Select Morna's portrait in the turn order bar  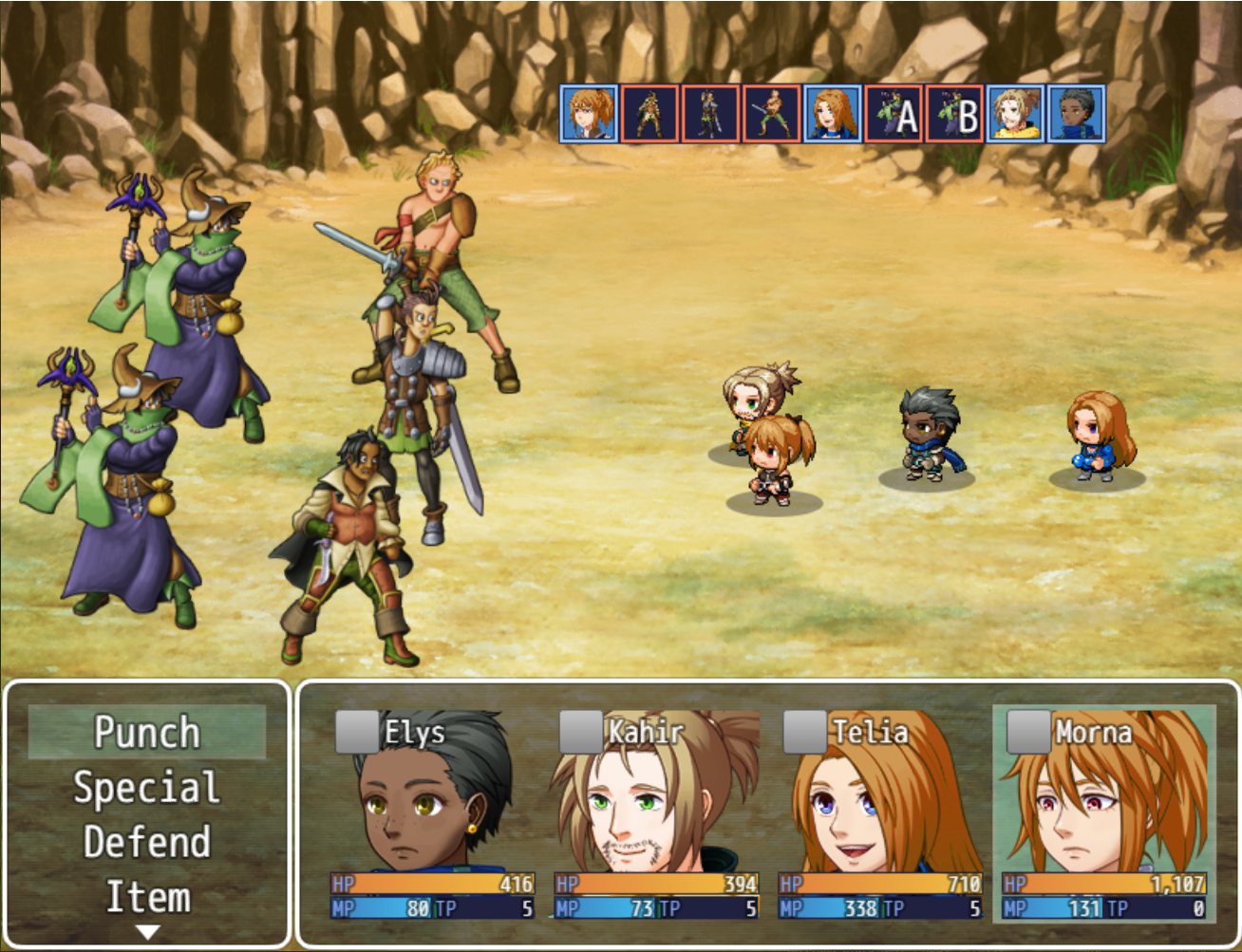[x=590, y=114]
